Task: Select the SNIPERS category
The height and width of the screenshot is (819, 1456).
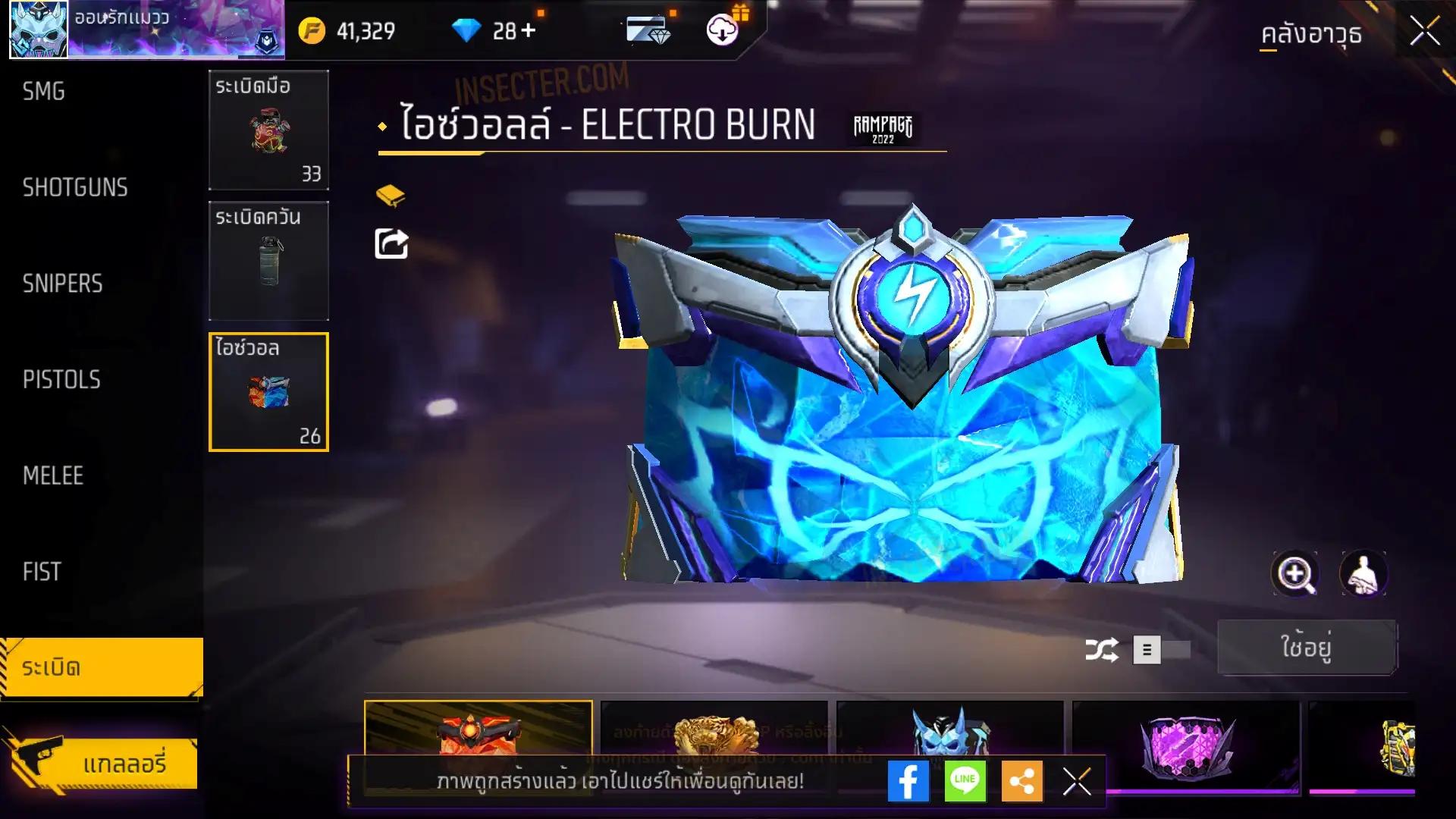Action: [62, 284]
